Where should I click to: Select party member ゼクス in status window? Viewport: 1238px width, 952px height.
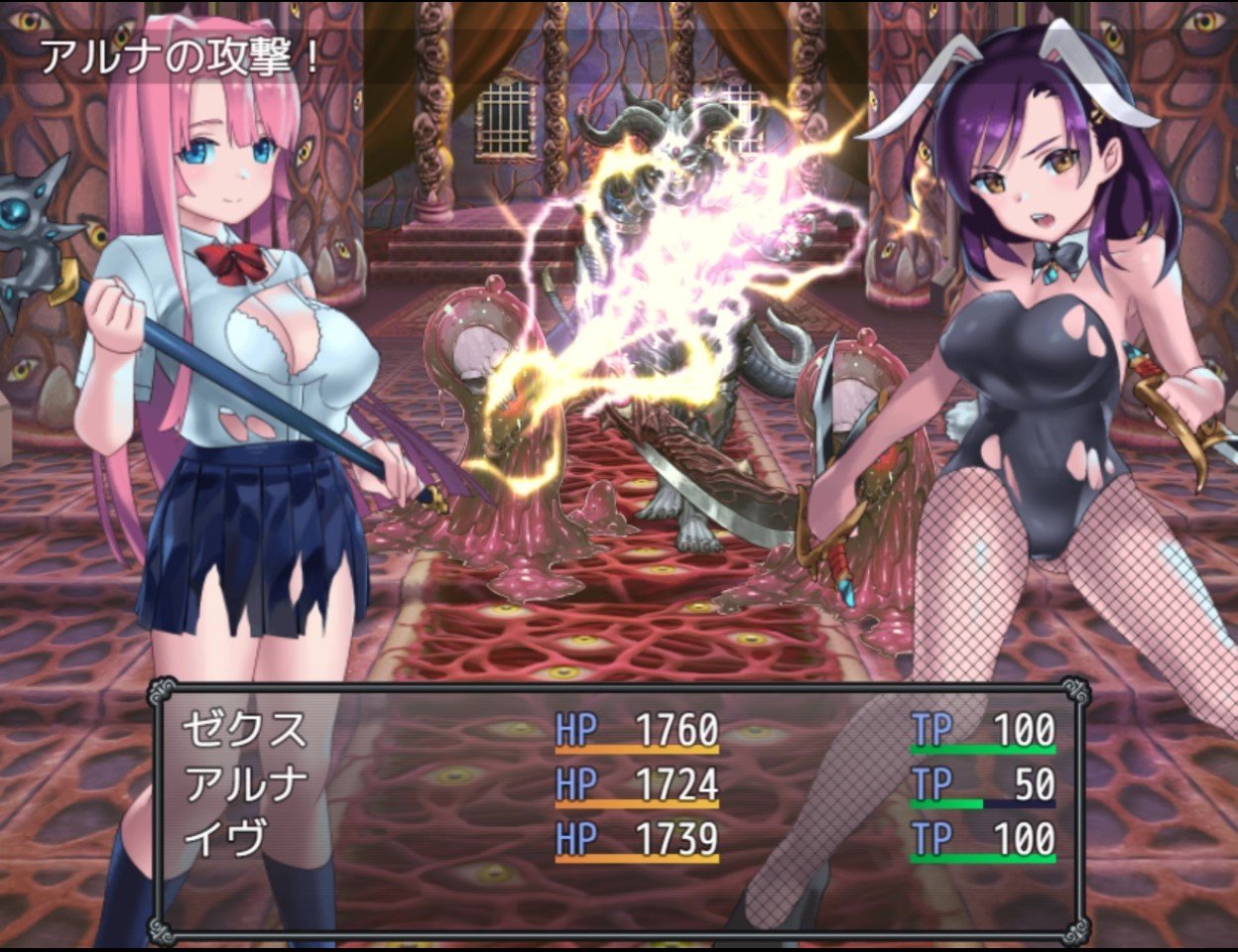[245, 730]
